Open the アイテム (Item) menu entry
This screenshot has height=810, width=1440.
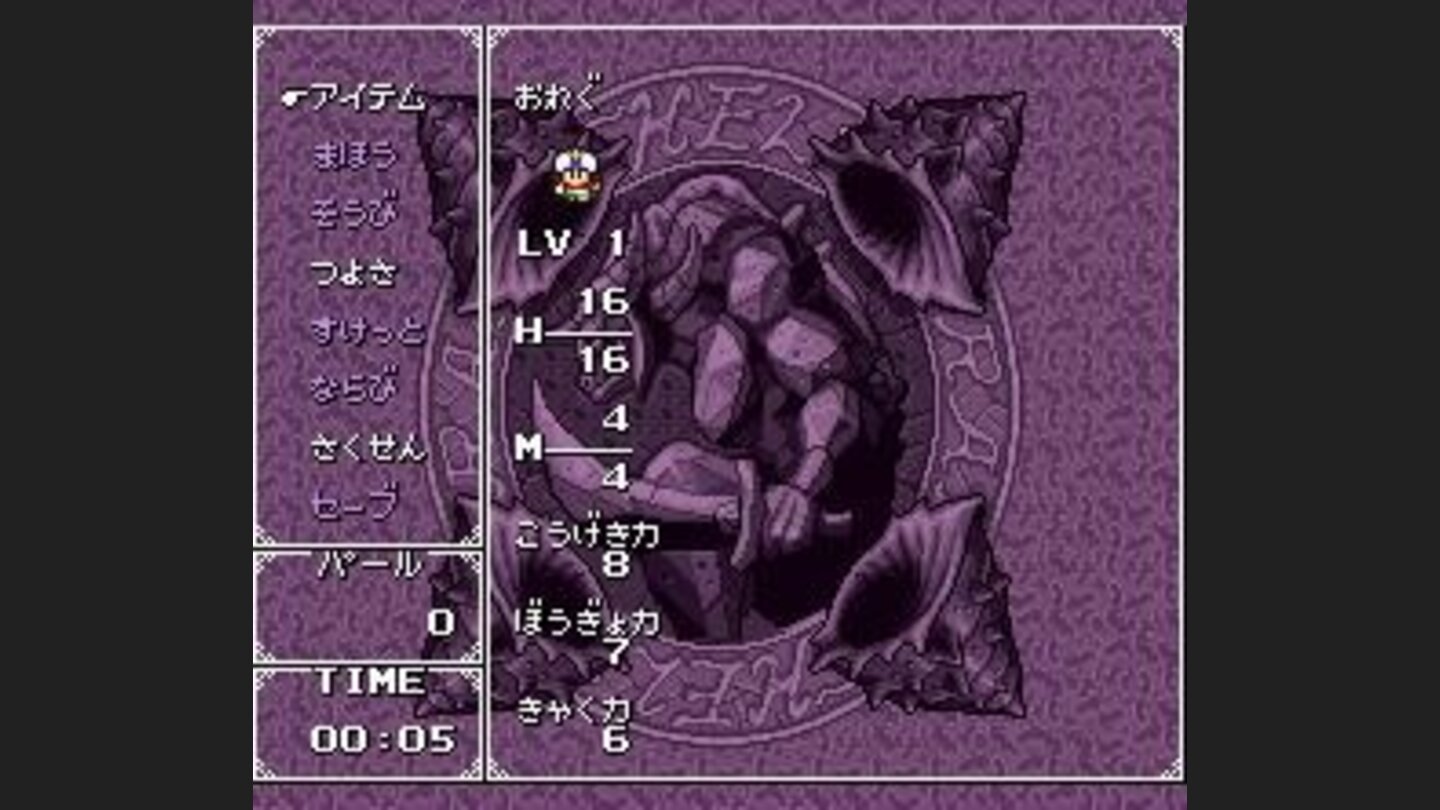[x=360, y=100]
